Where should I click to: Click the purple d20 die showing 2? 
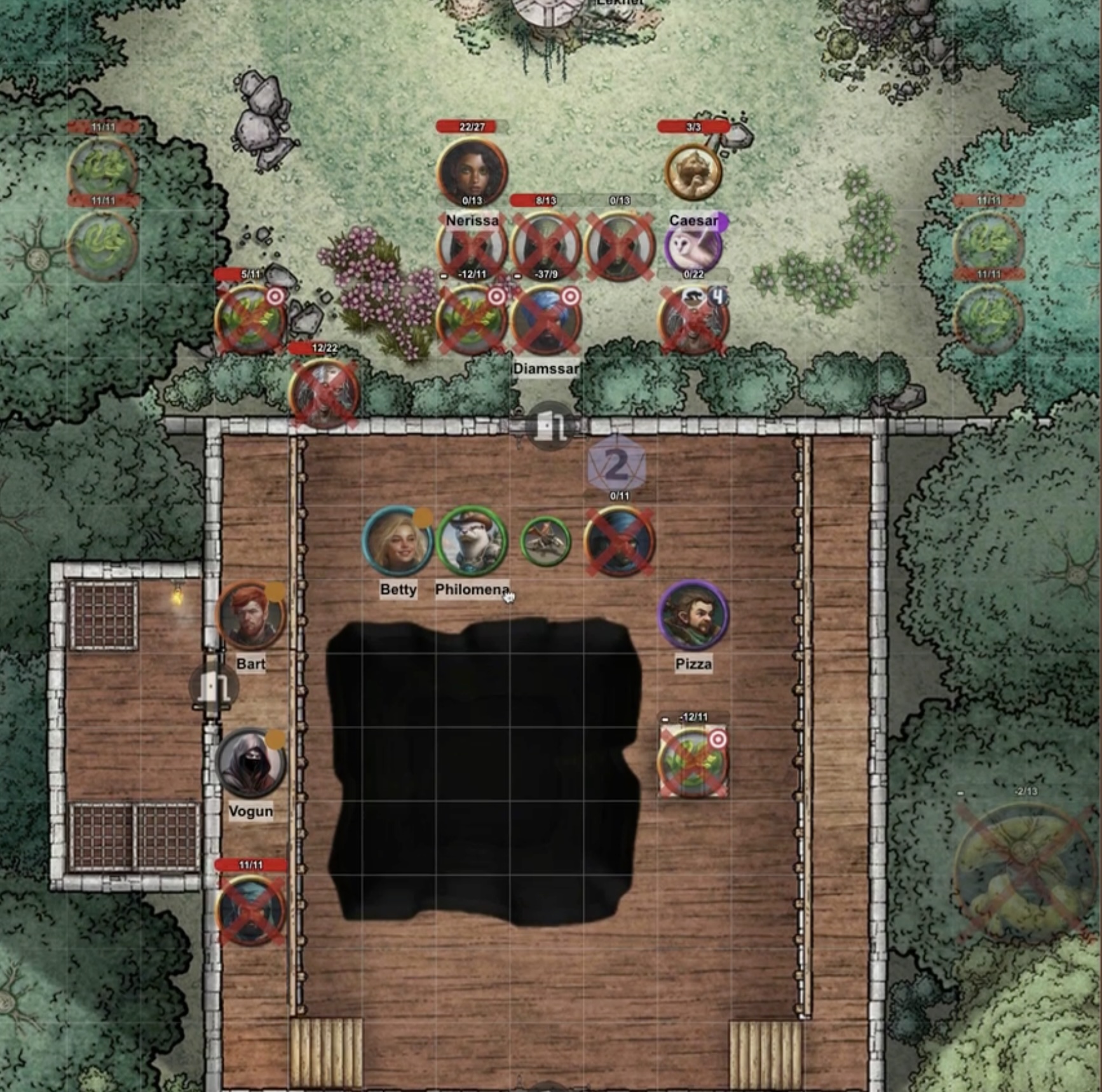tap(617, 465)
